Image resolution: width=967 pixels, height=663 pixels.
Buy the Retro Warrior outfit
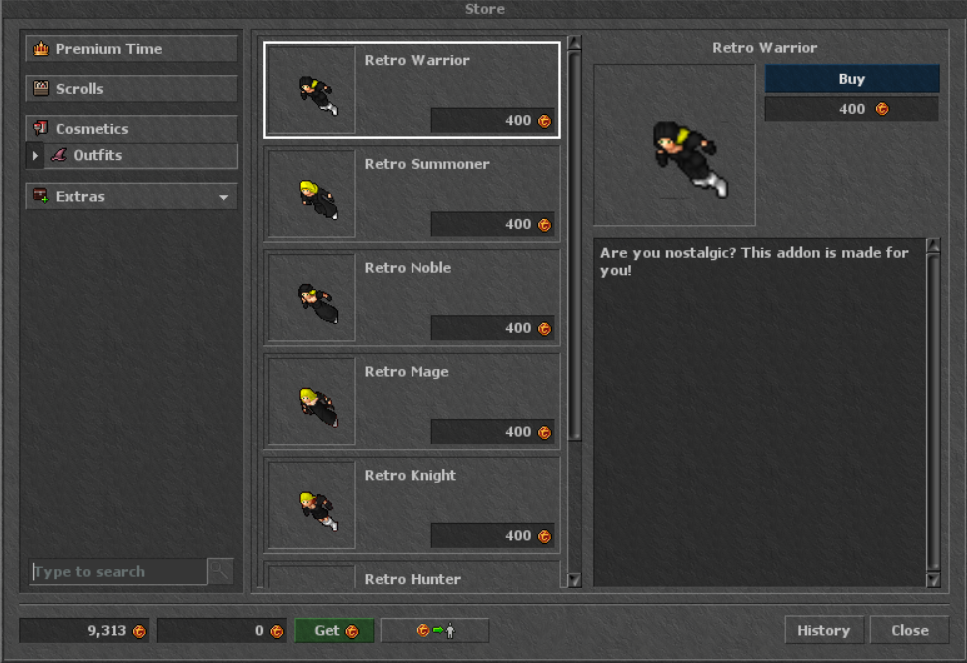tap(852, 79)
